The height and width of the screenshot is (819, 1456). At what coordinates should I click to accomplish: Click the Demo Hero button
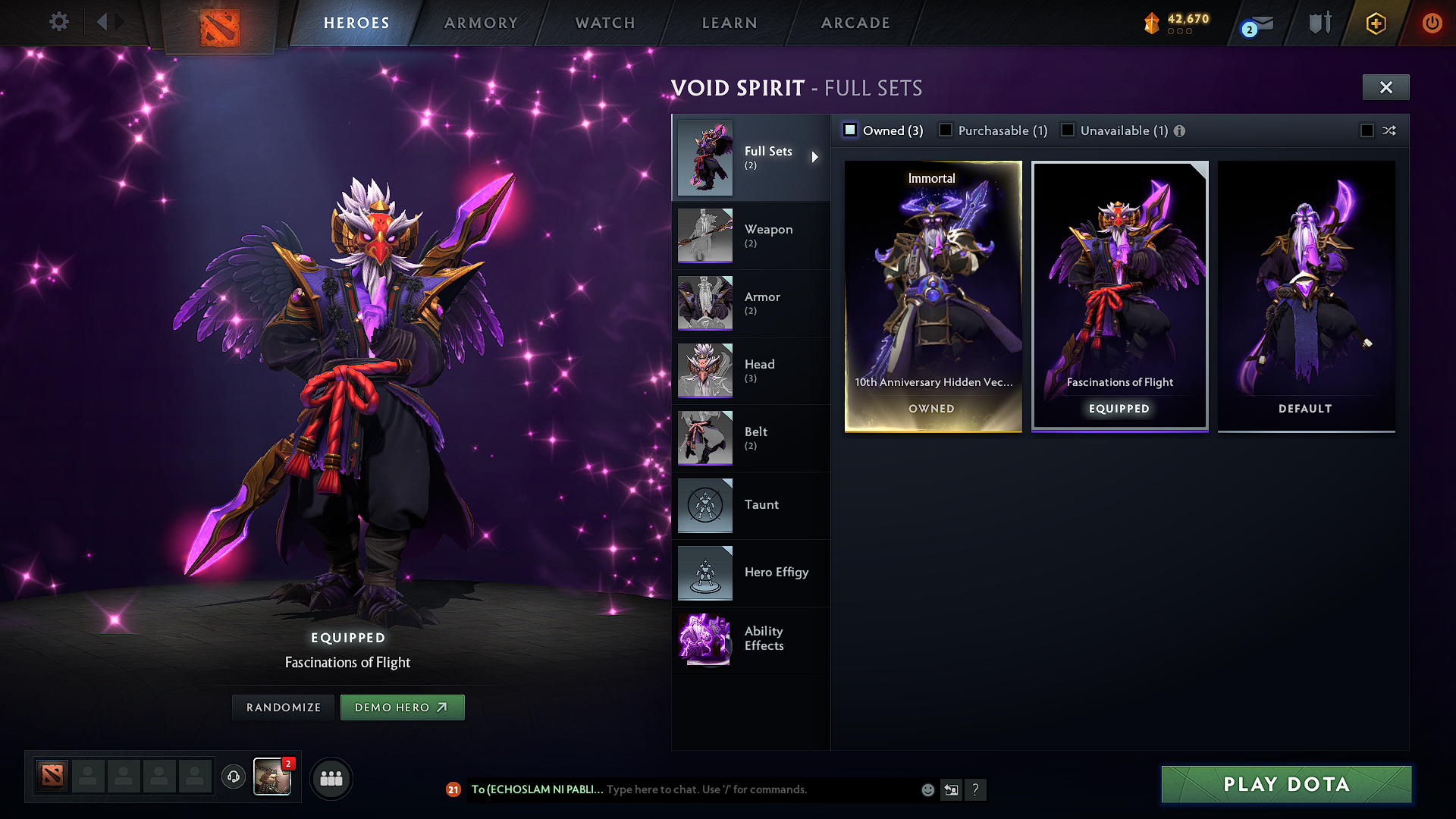pyautogui.click(x=402, y=707)
